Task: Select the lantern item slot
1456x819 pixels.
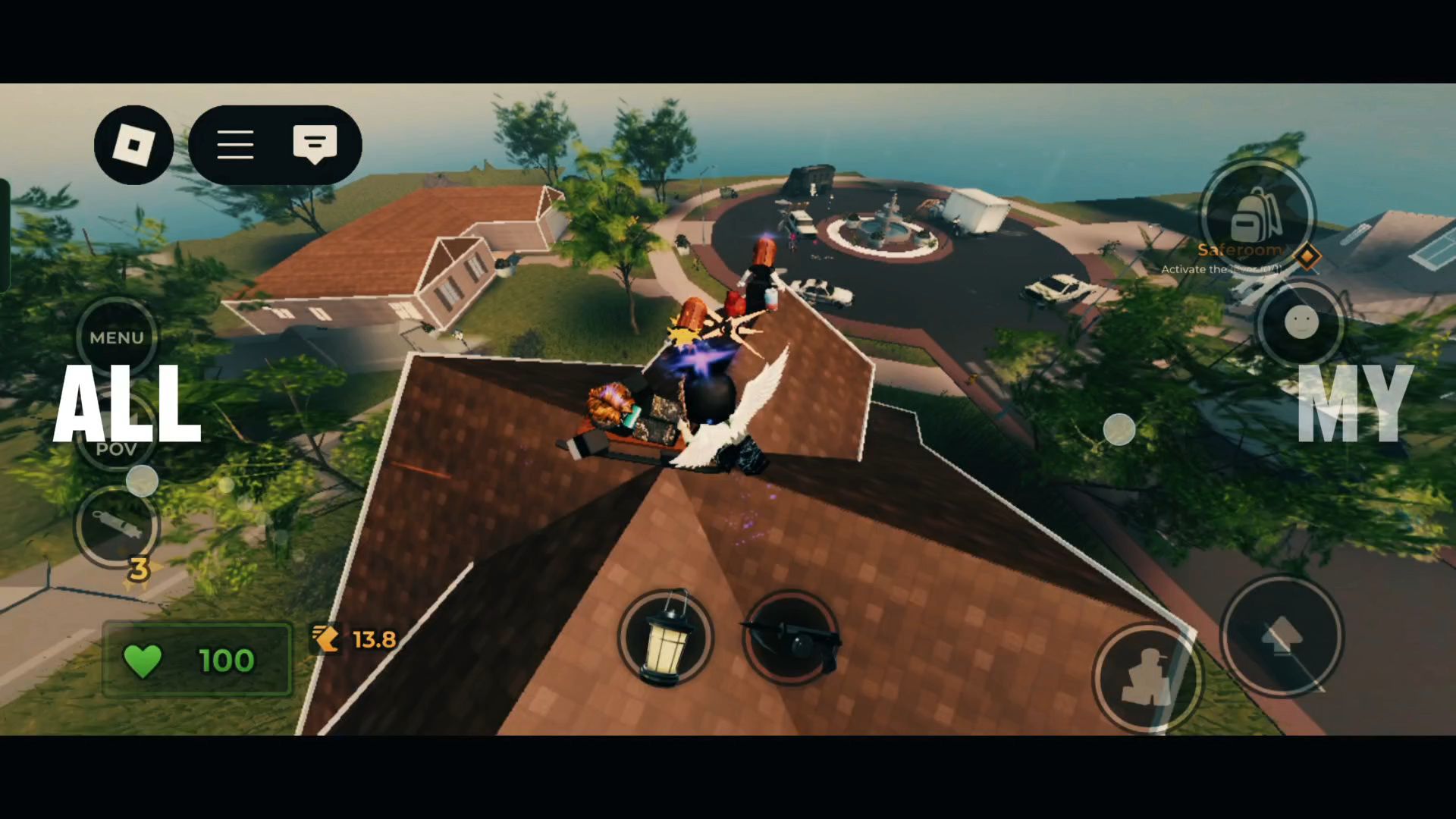Action: coord(665,639)
